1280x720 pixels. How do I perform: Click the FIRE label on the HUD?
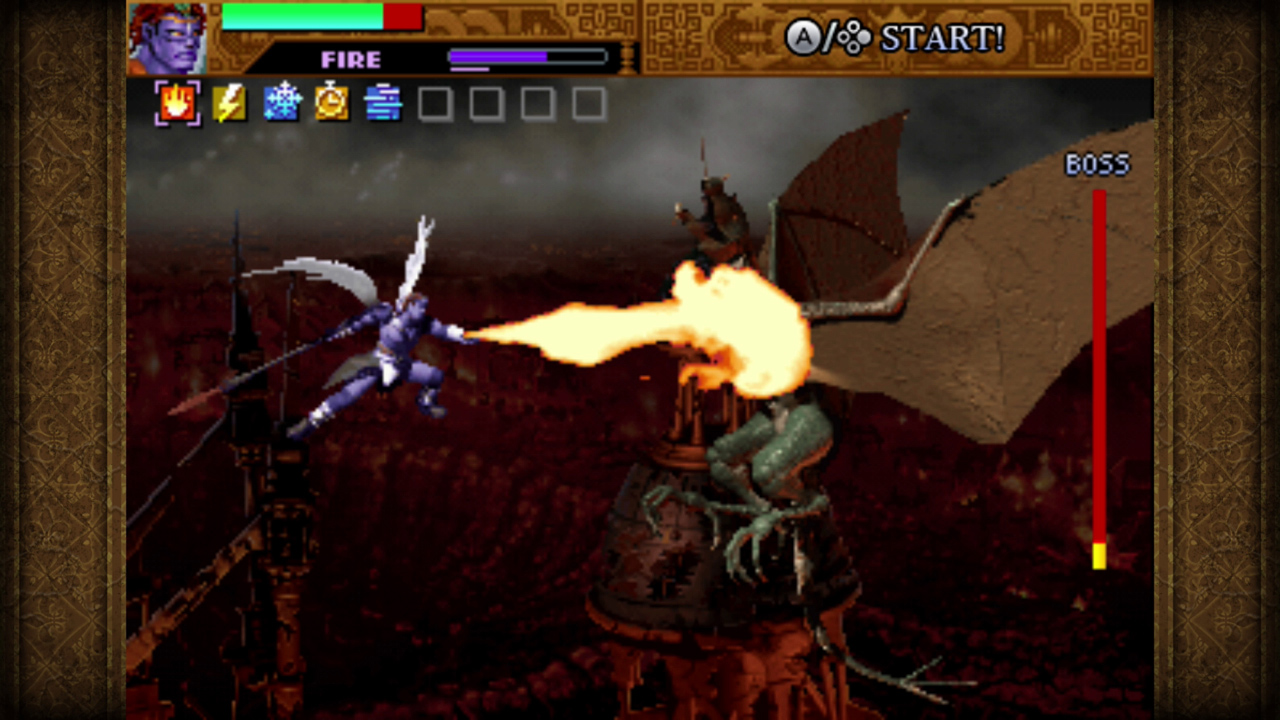349,59
